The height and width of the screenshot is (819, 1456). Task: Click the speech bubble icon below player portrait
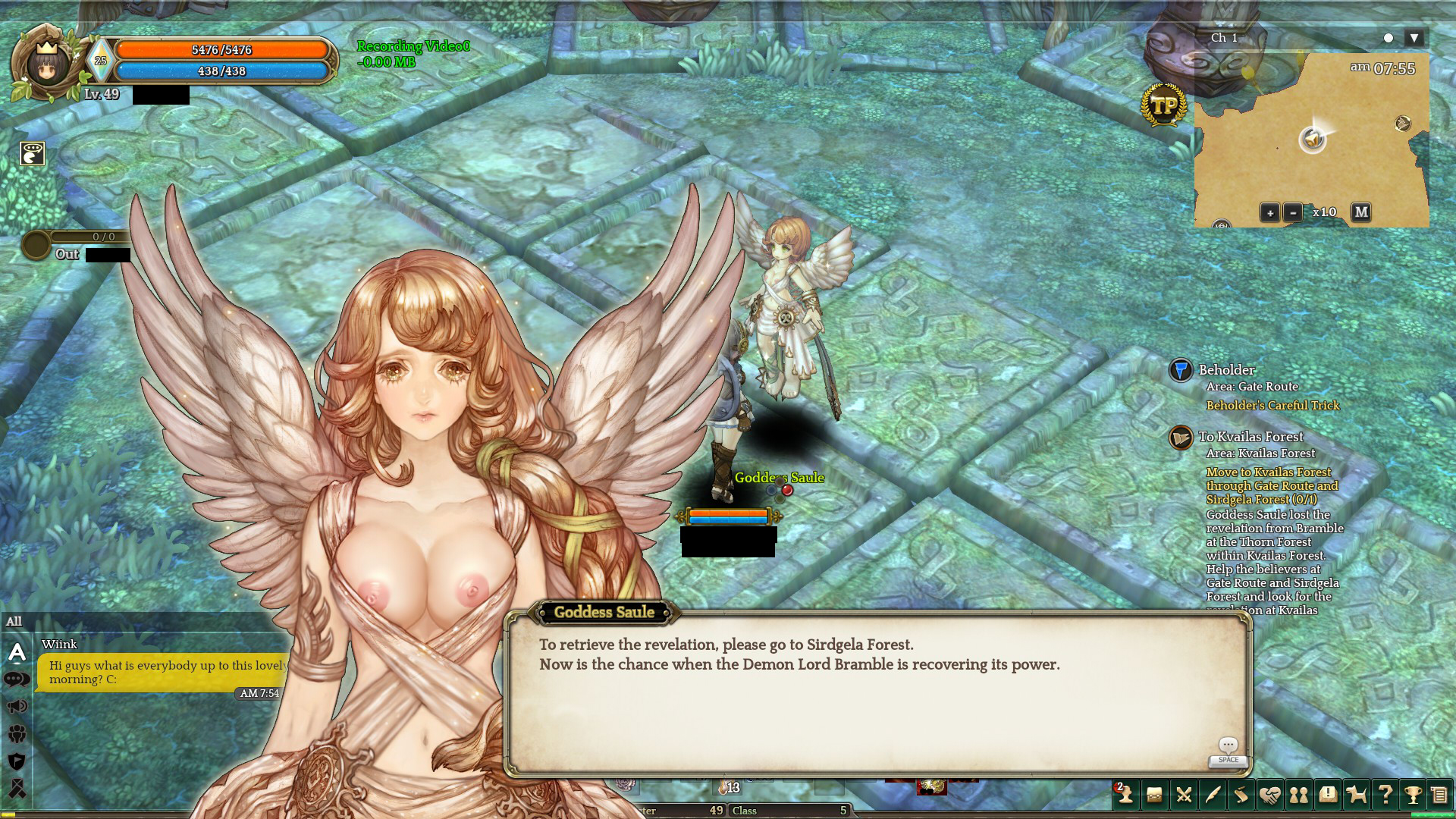pos(32,153)
